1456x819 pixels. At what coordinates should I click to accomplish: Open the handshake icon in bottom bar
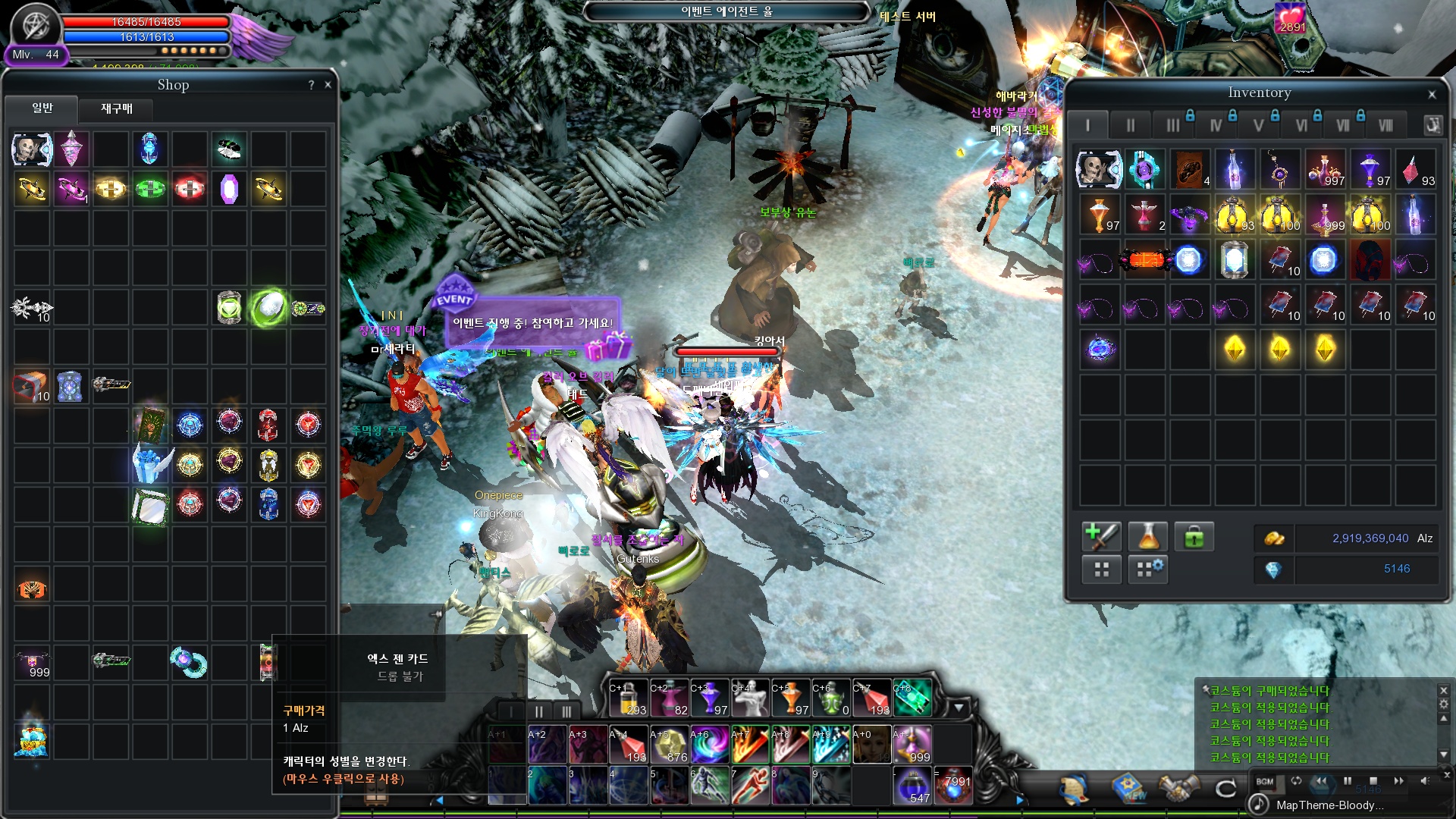(x=1177, y=789)
